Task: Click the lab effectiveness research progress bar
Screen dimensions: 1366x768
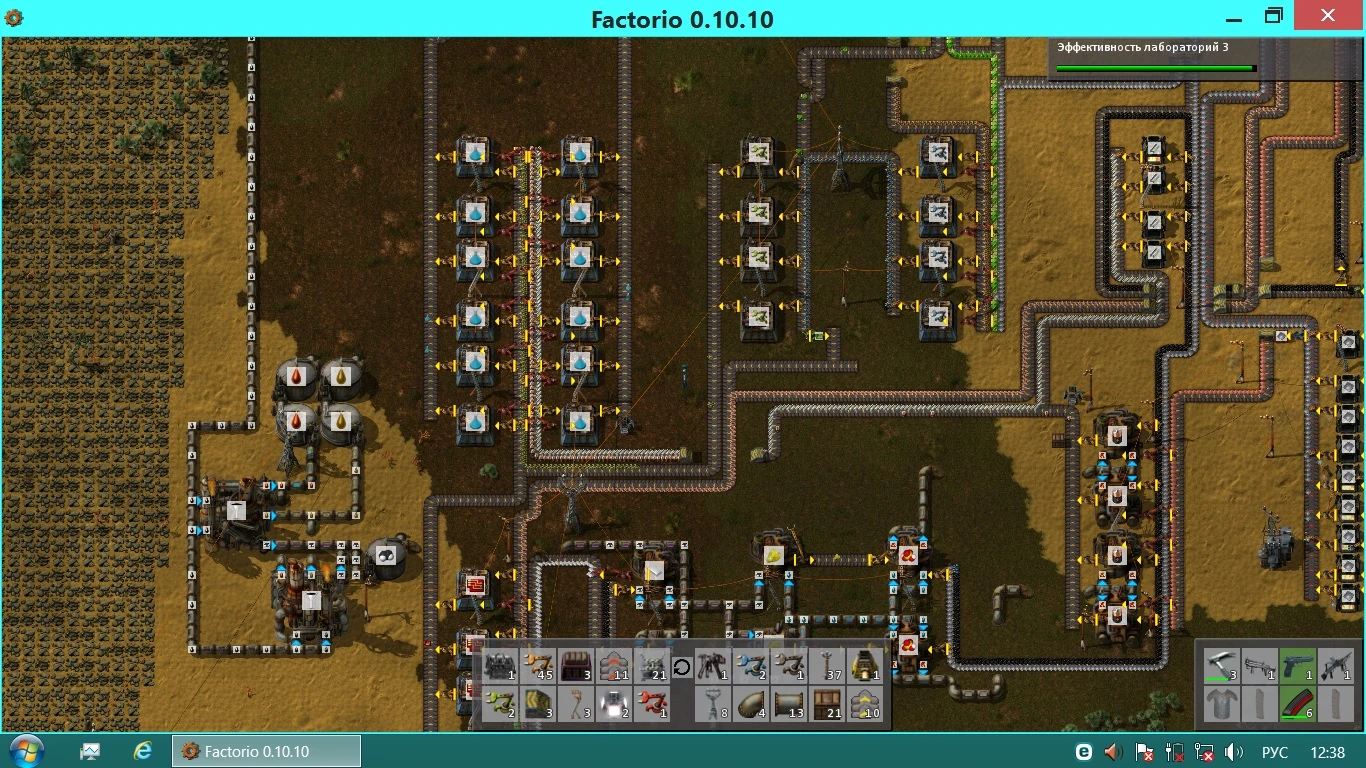Action: point(1154,68)
